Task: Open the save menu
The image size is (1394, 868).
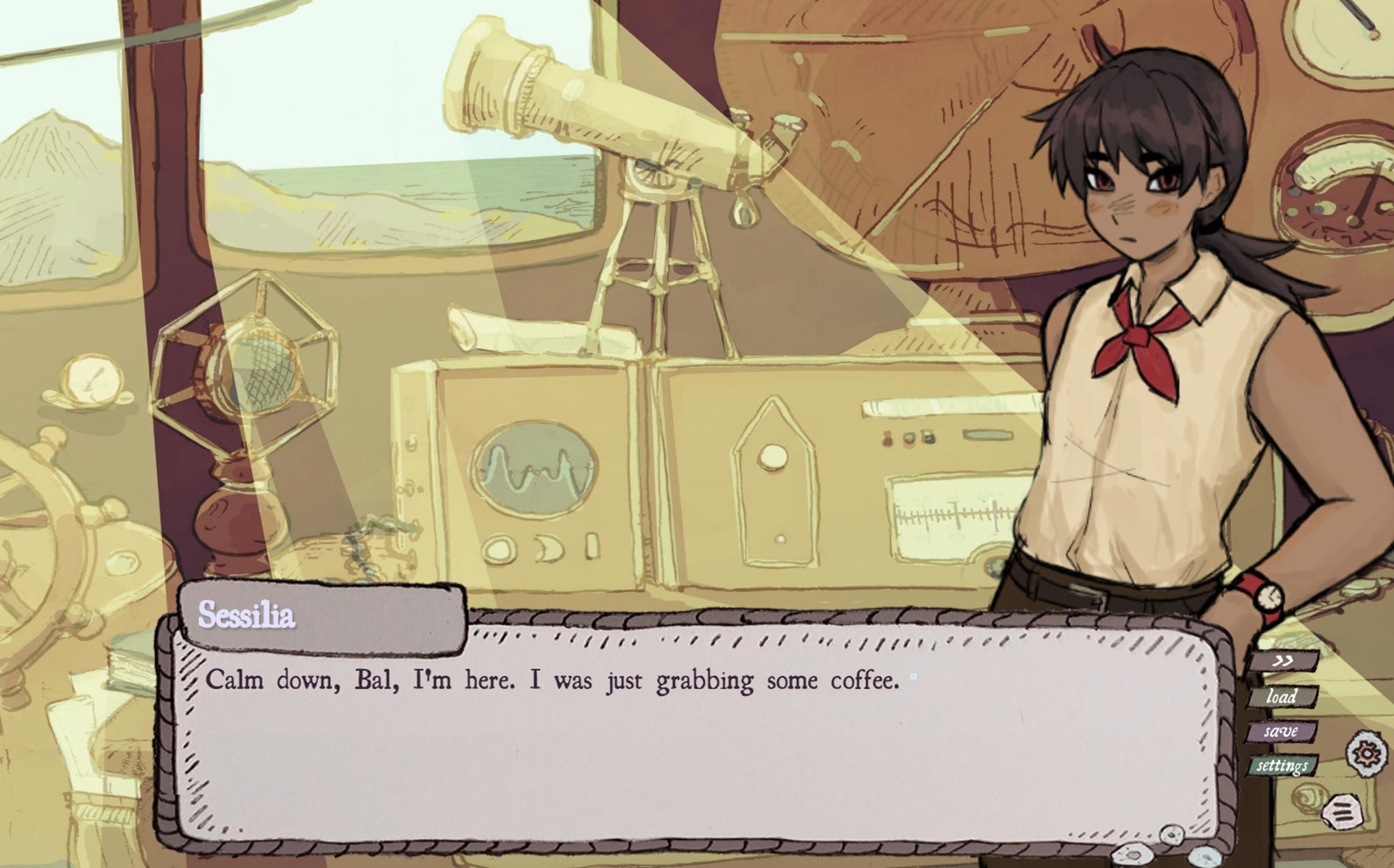Action: point(1281,731)
